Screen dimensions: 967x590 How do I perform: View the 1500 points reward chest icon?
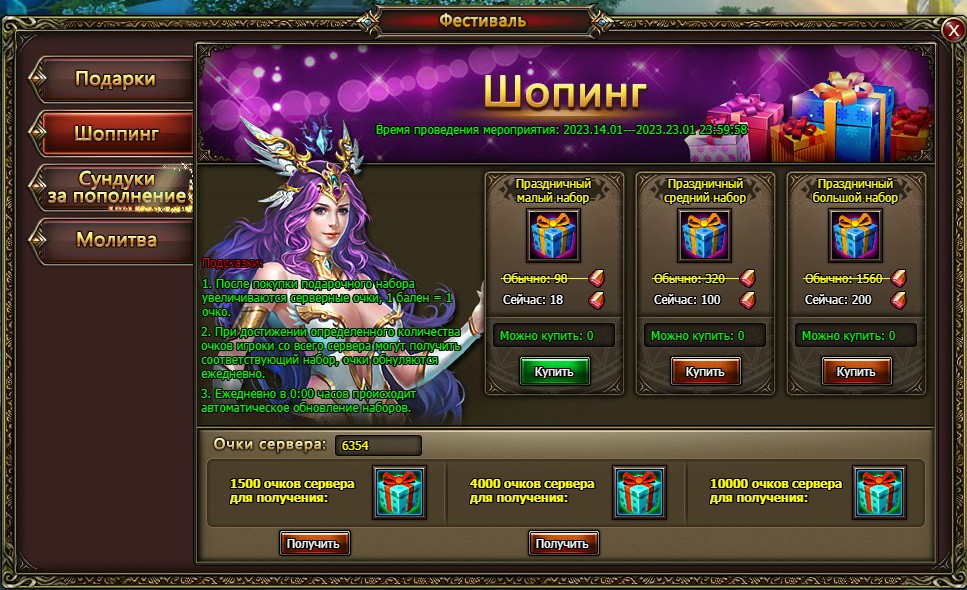point(399,492)
